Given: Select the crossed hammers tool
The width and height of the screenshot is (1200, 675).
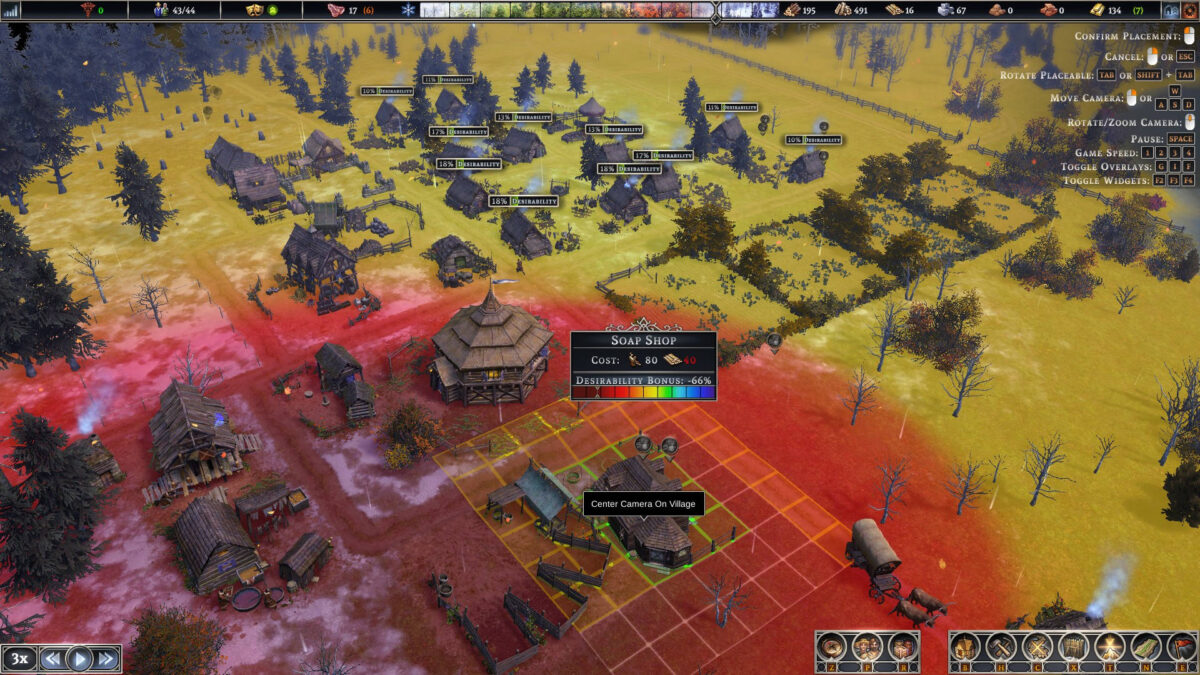Looking at the screenshot, I should [x=1001, y=648].
